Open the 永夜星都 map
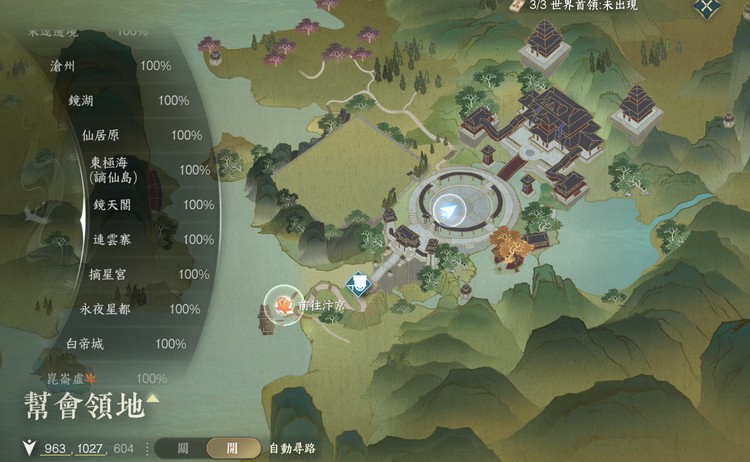The image size is (750, 462). coord(104,309)
